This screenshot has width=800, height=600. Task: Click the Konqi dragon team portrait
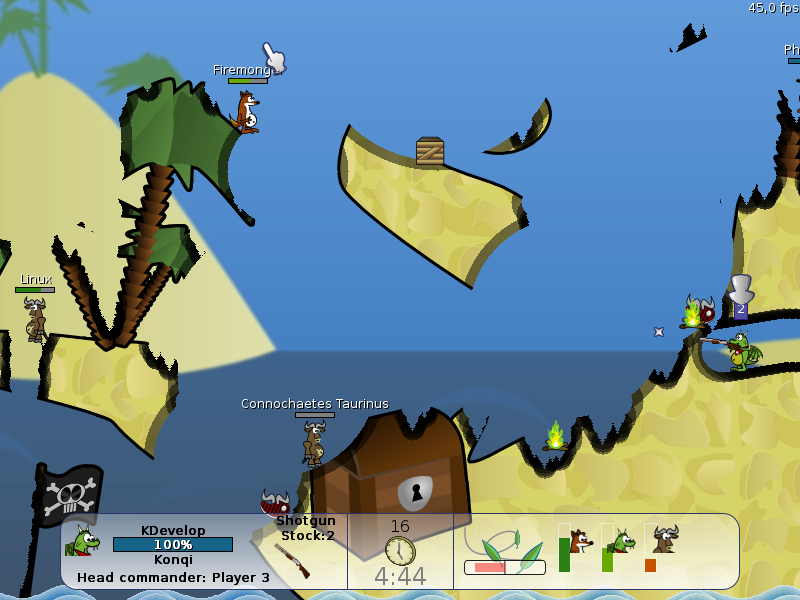pos(83,543)
